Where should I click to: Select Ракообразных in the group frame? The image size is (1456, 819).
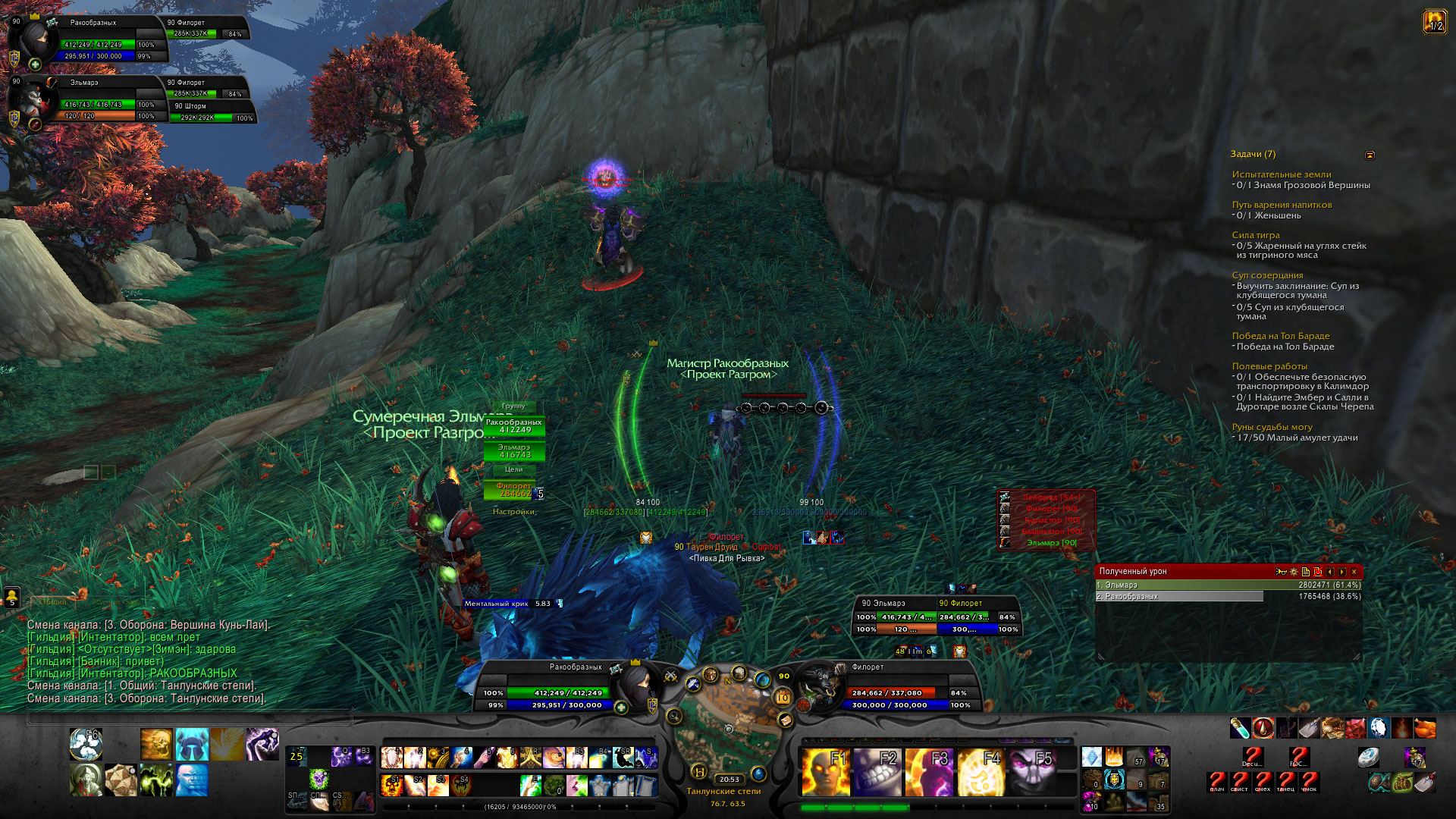(x=514, y=426)
